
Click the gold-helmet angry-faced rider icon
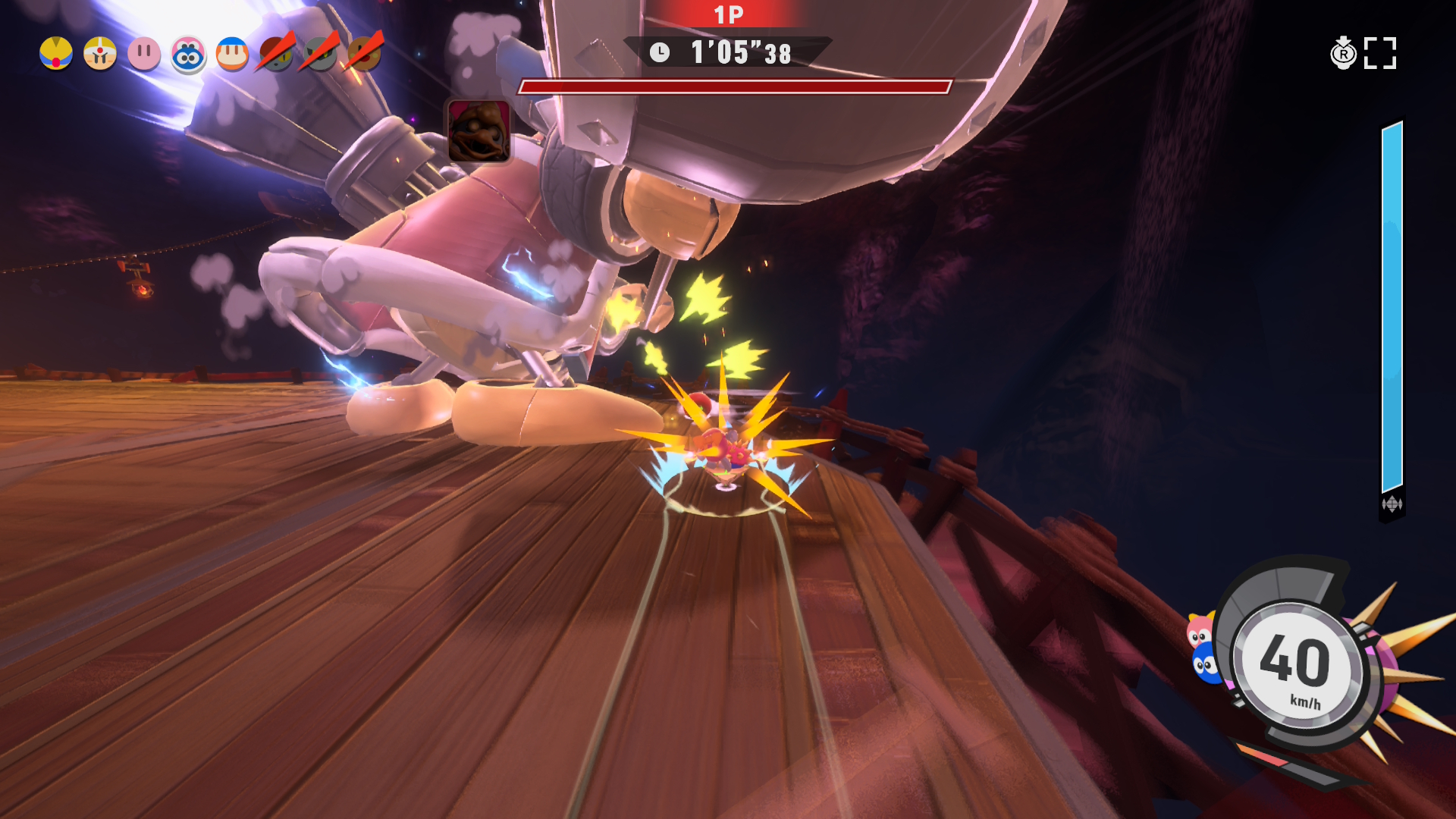[x=100, y=54]
